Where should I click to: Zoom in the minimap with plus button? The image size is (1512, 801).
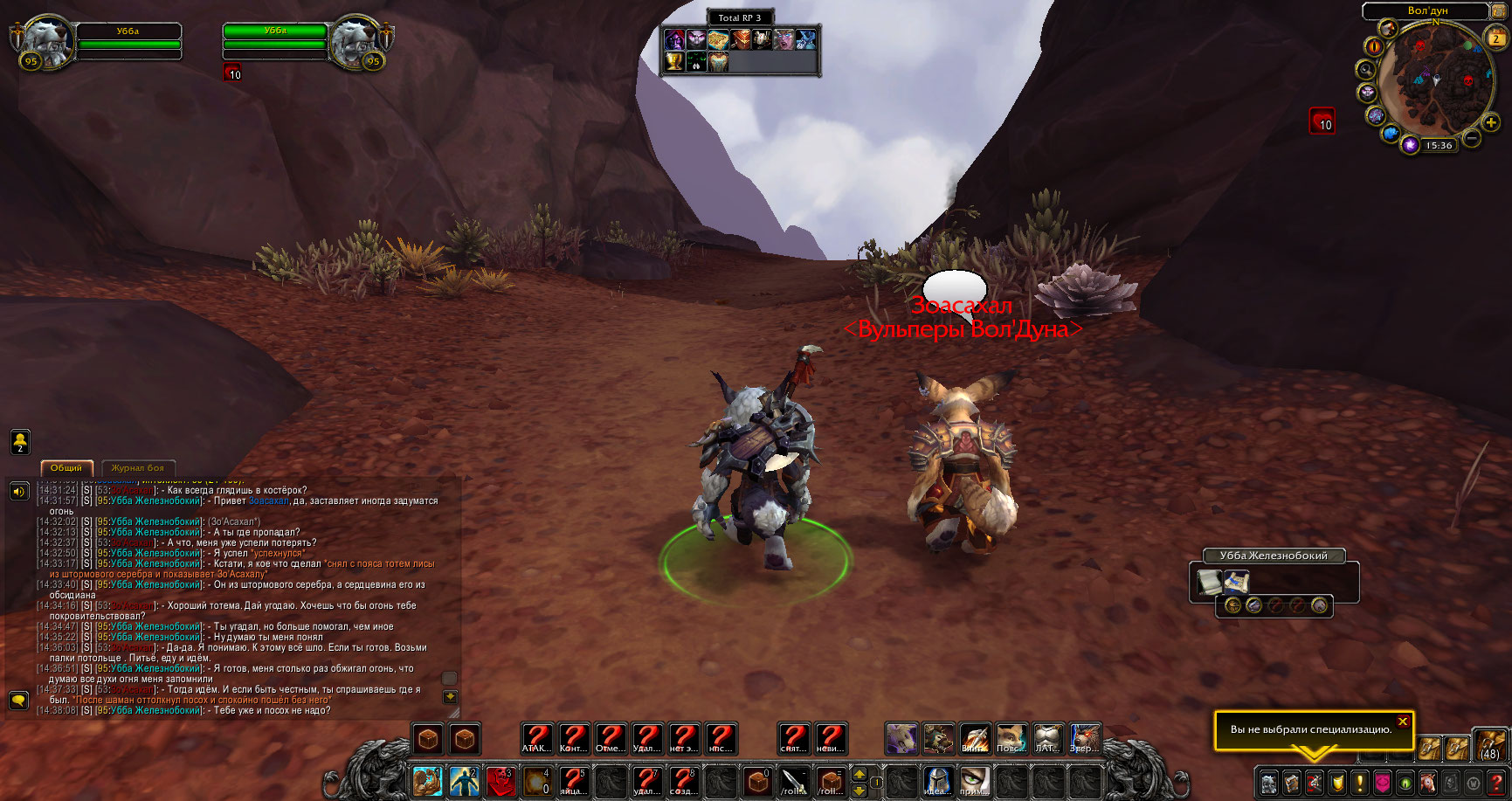pyautogui.click(x=1491, y=123)
